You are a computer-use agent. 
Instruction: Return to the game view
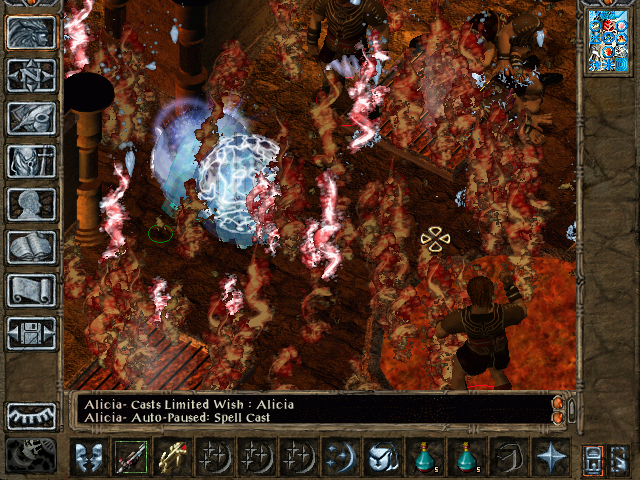(31, 32)
